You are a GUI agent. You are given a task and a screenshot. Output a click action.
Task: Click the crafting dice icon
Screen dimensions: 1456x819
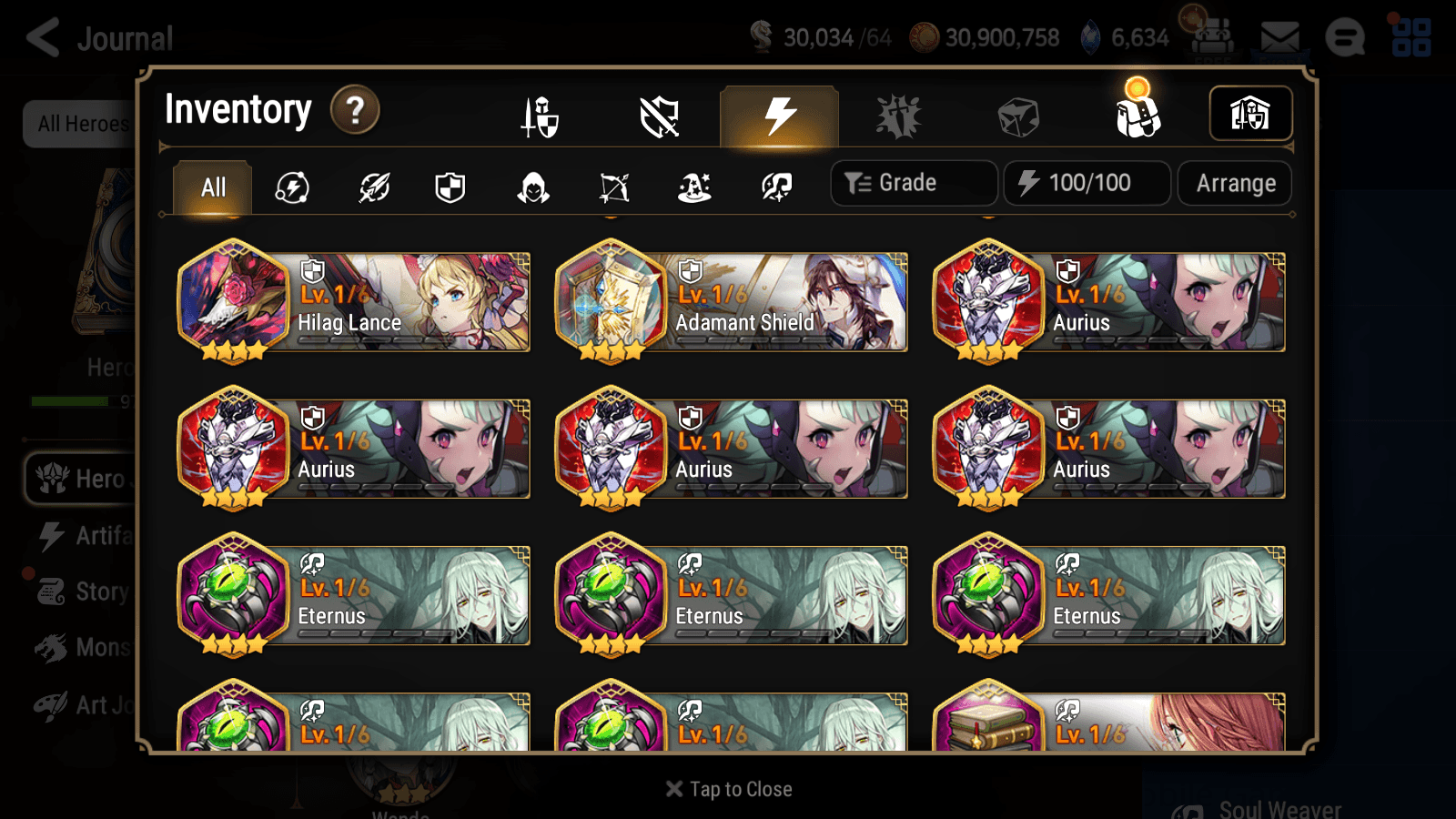(1017, 116)
